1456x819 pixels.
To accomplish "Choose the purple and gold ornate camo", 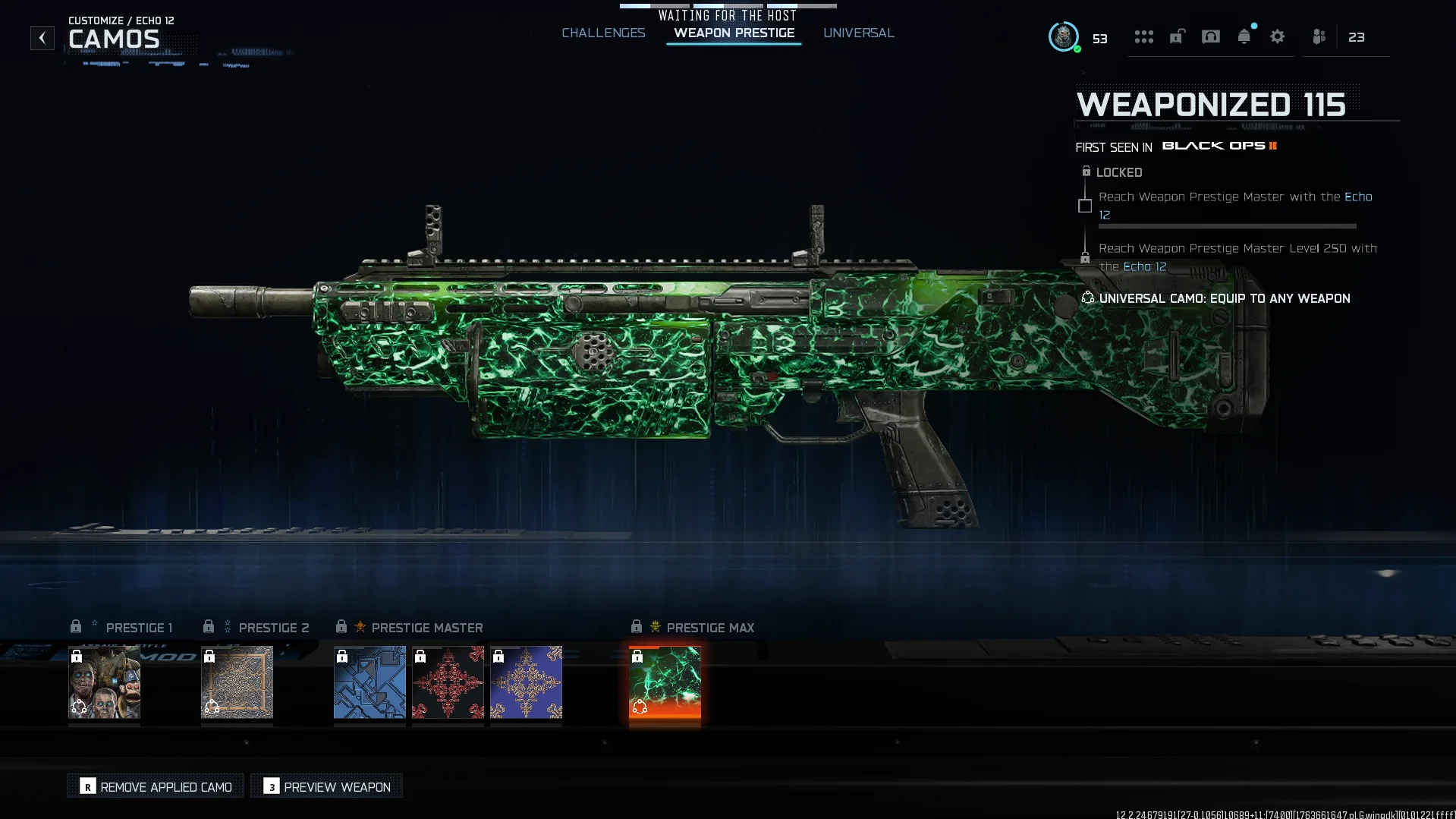I will (x=526, y=682).
